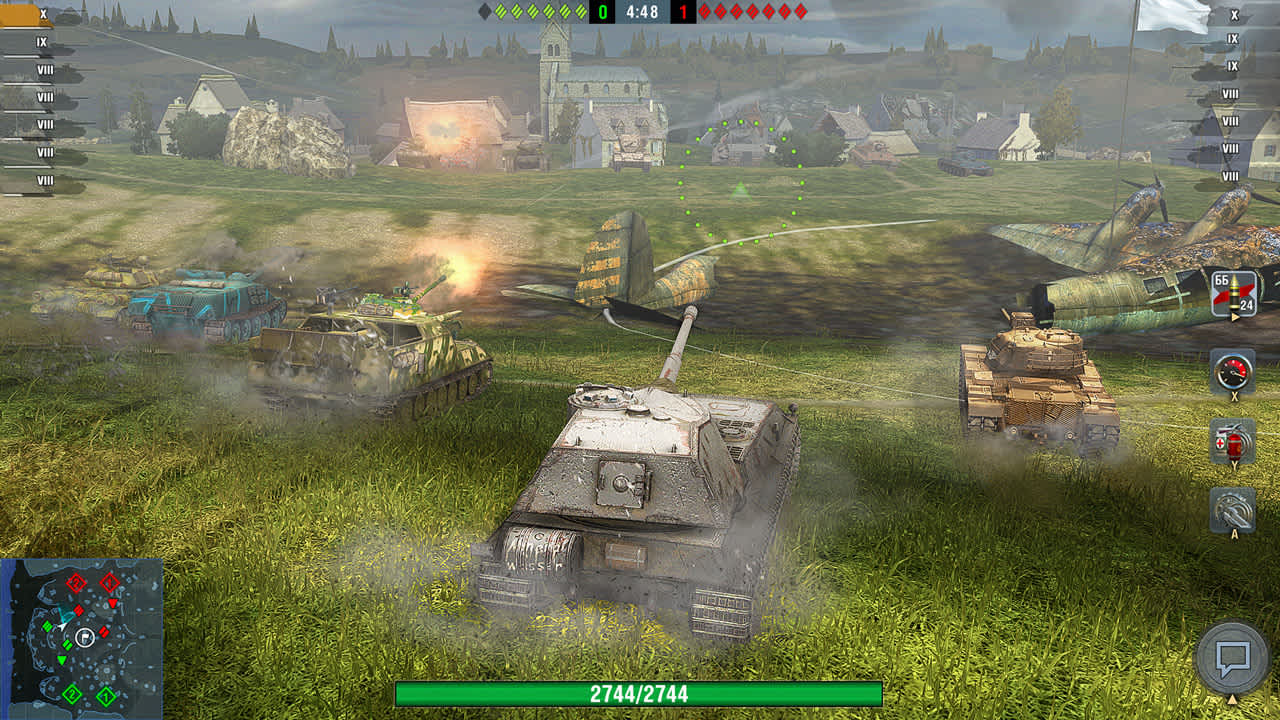Click the speedometer gauge icon
The image size is (1280, 720).
click(1232, 372)
